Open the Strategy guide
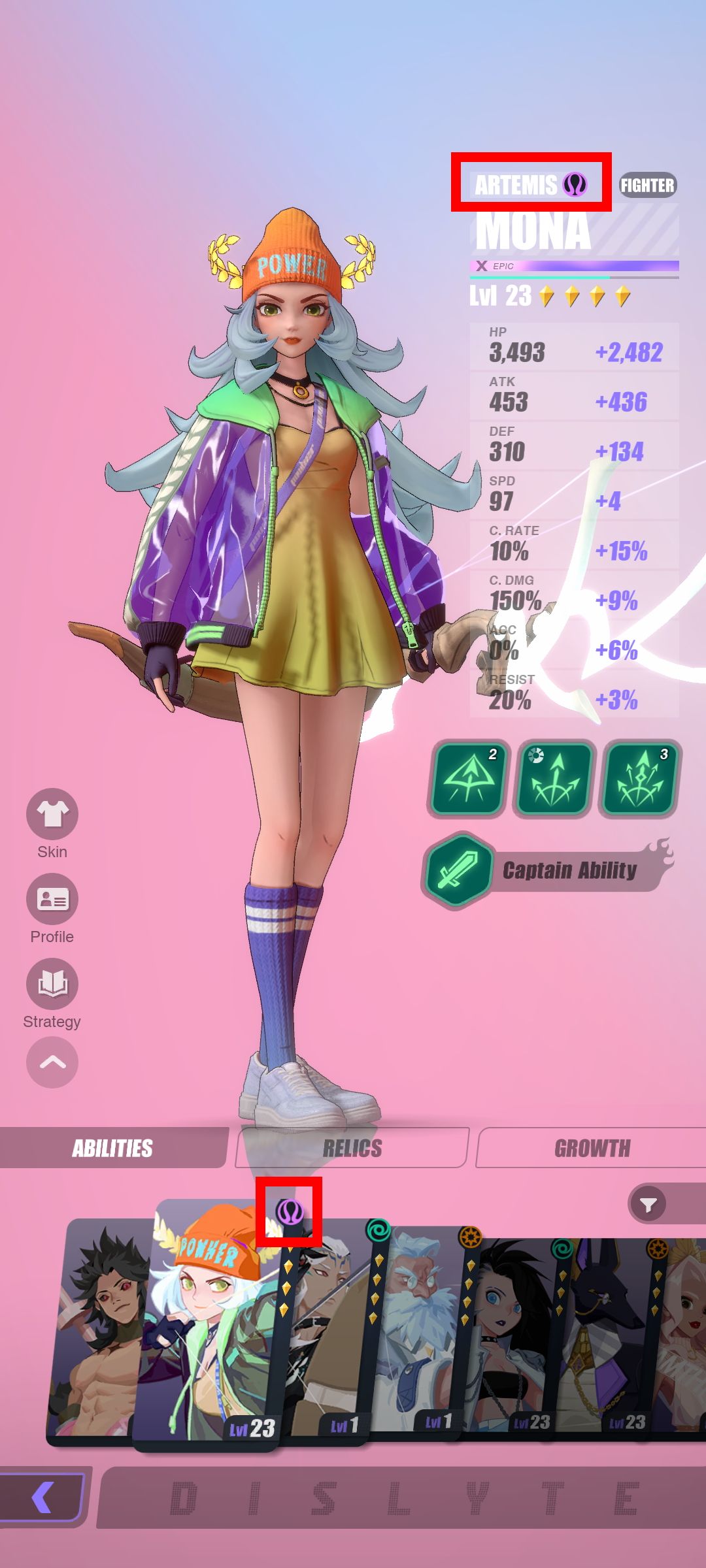 (x=52, y=984)
